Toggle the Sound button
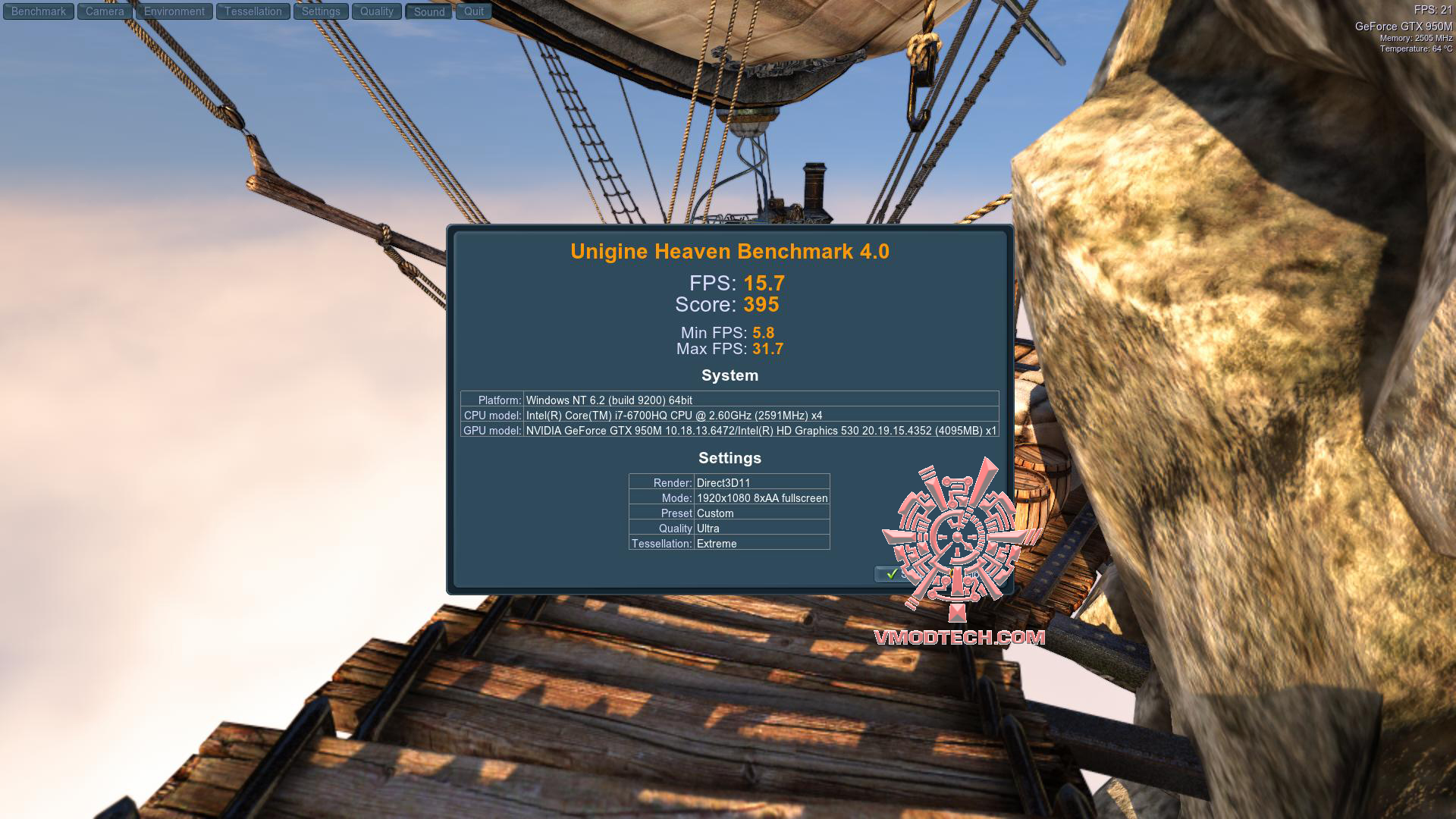 pyautogui.click(x=429, y=11)
